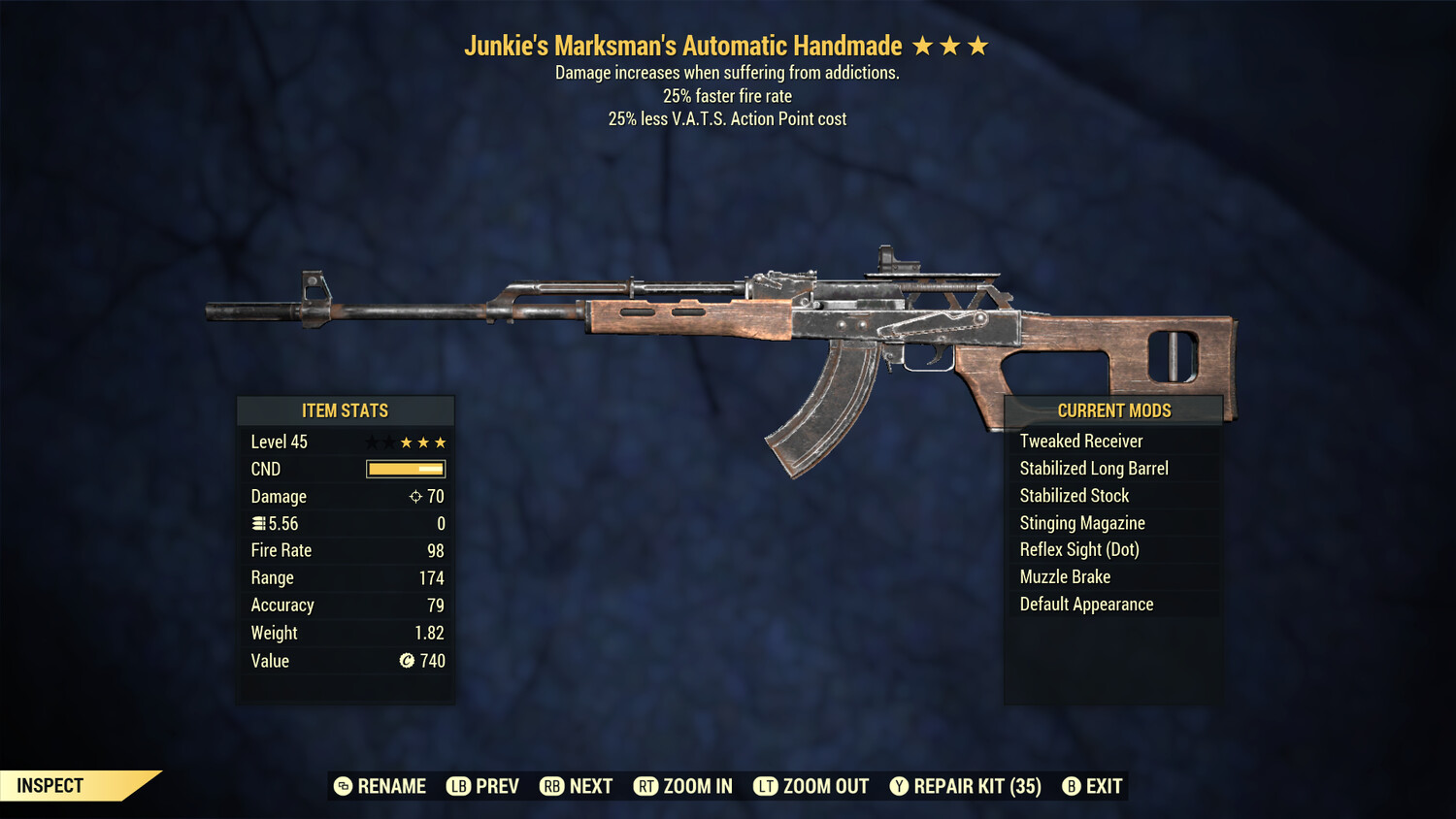The image size is (1456, 819).
Task: Select the CURRENT MODS panel header
Action: [1112, 410]
